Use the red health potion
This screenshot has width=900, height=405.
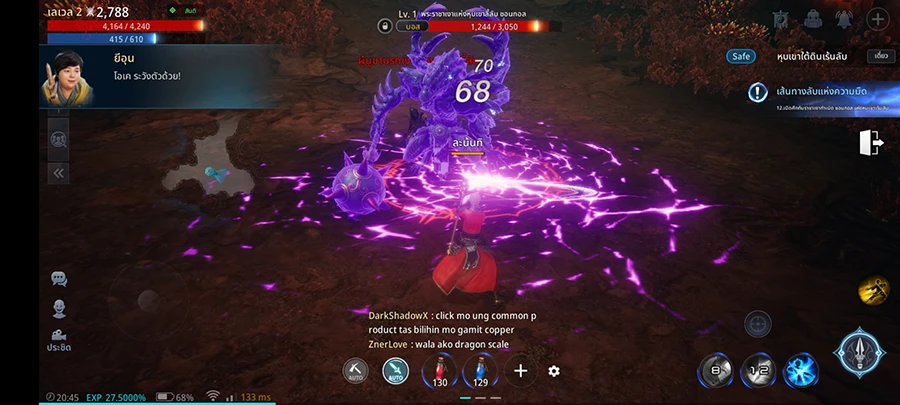pyautogui.click(x=440, y=371)
